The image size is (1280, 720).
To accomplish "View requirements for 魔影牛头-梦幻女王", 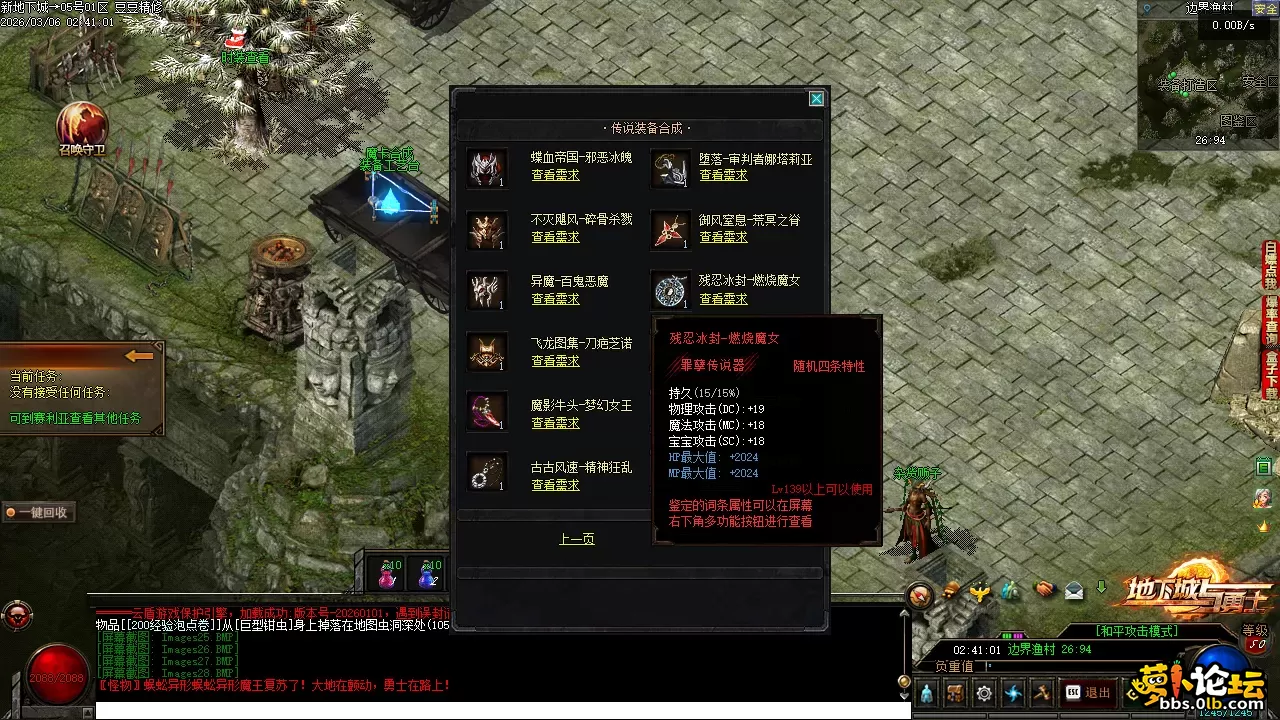I will click(555, 423).
